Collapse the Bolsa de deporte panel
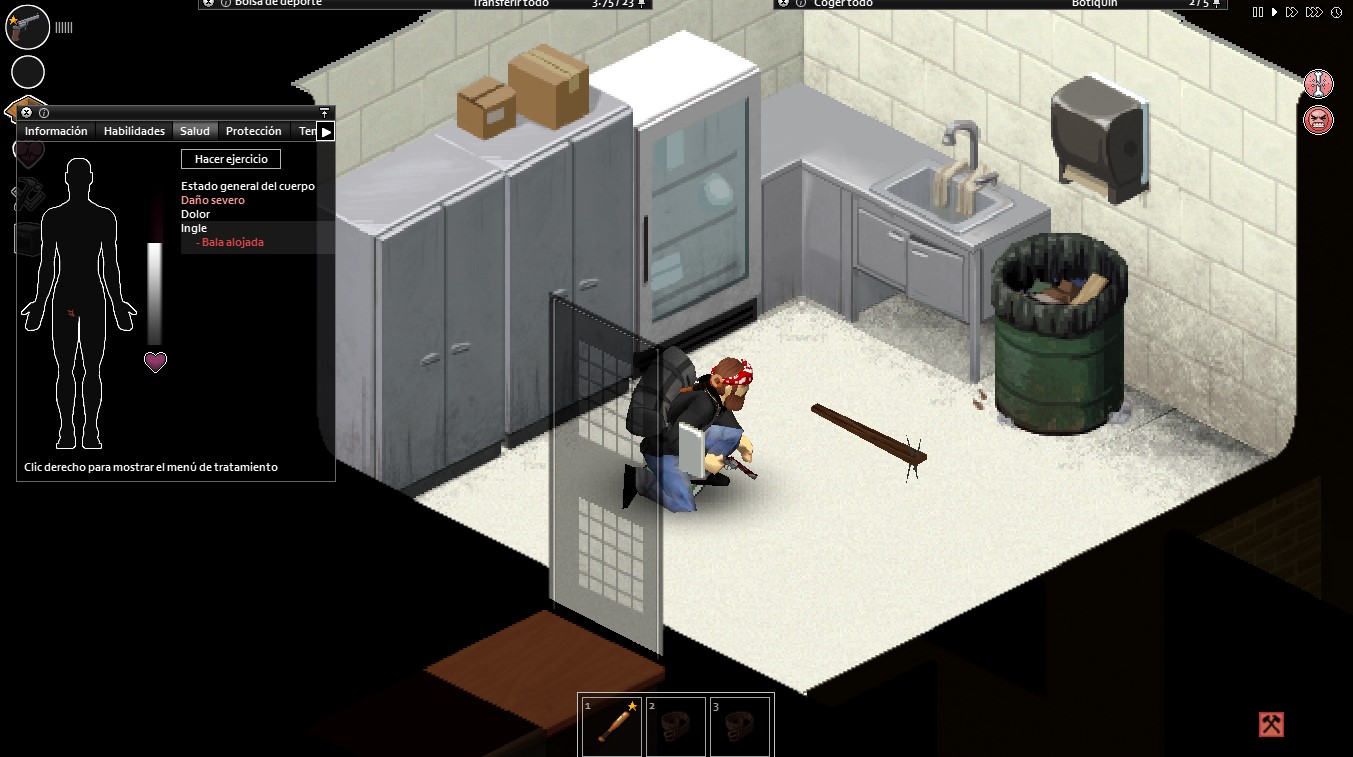 tap(207, 4)
